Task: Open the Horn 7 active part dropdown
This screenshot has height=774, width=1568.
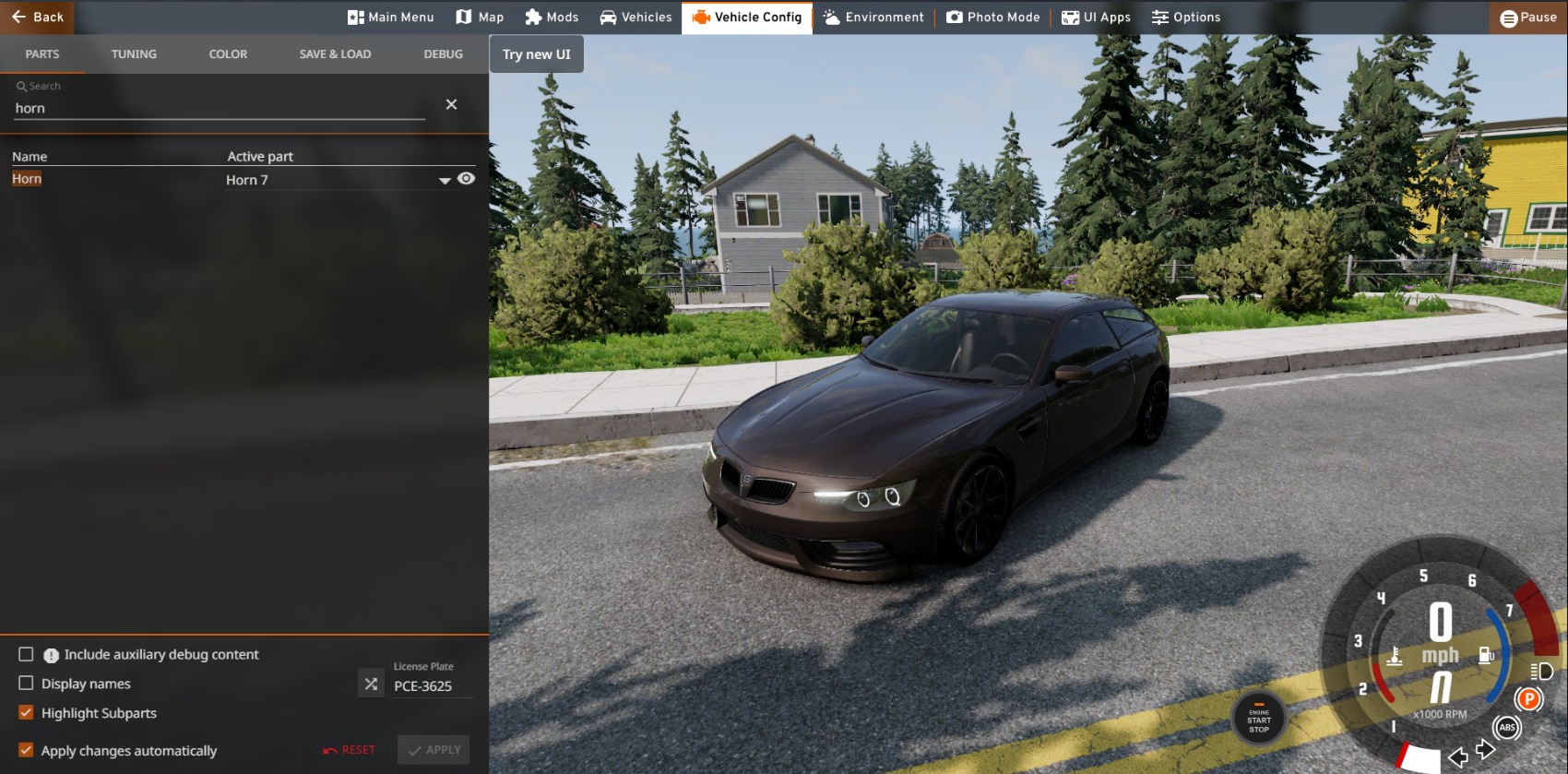Action: click(x=445, y=181)
